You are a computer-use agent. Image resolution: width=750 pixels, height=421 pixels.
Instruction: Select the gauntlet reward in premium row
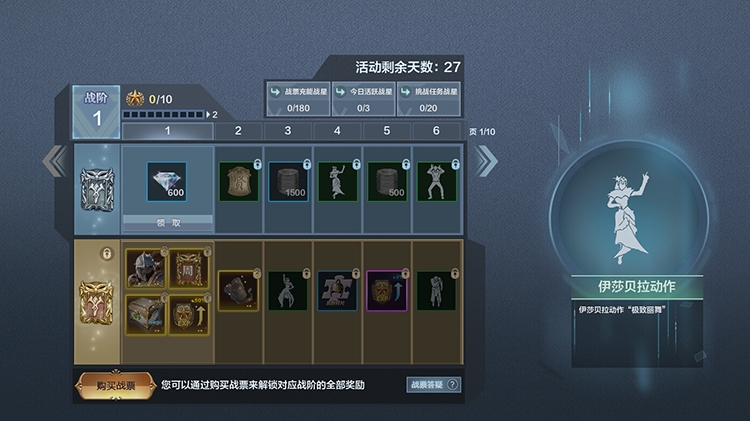[239, 290]
